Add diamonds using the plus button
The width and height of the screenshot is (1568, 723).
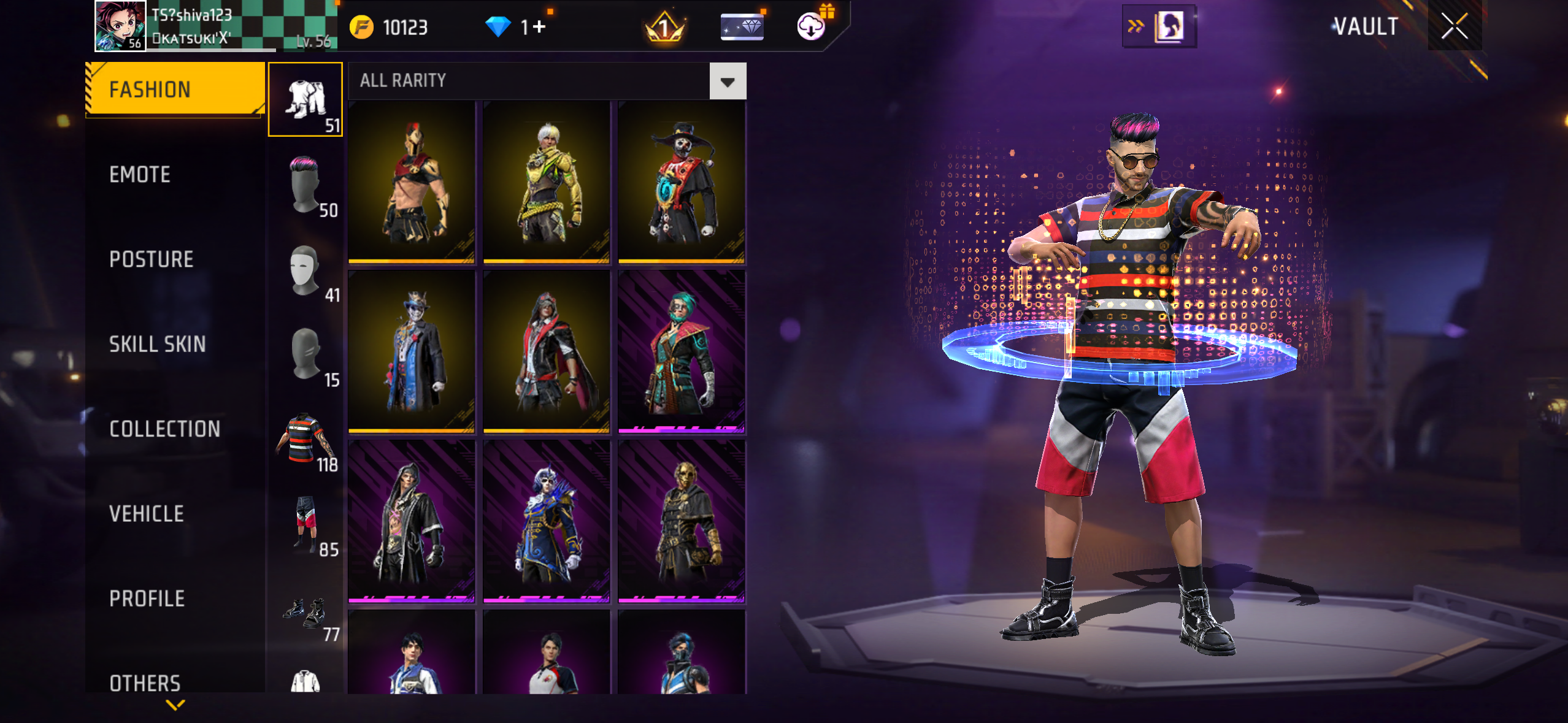(540, 27)
